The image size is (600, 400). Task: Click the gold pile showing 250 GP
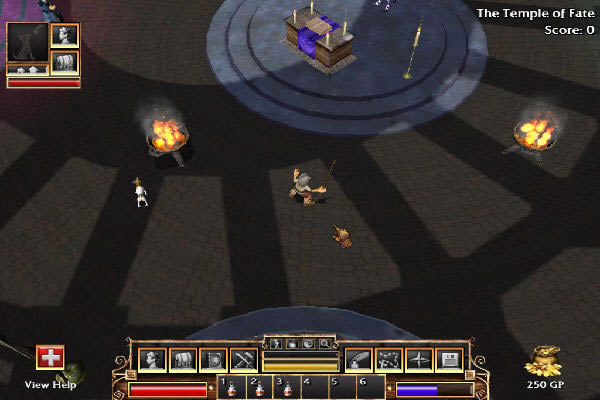point(544,360)
